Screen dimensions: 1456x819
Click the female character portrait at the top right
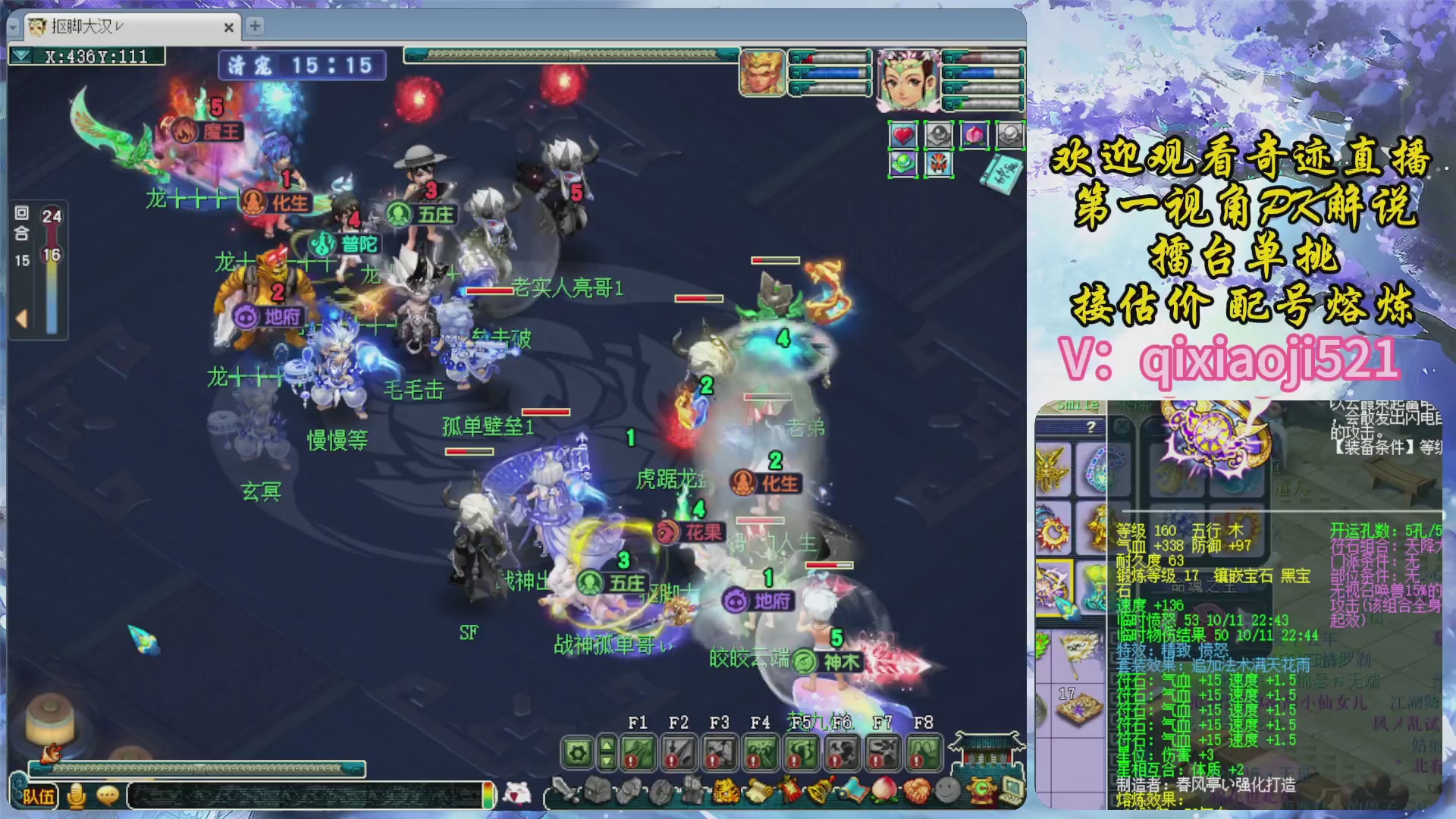point(908,80)
